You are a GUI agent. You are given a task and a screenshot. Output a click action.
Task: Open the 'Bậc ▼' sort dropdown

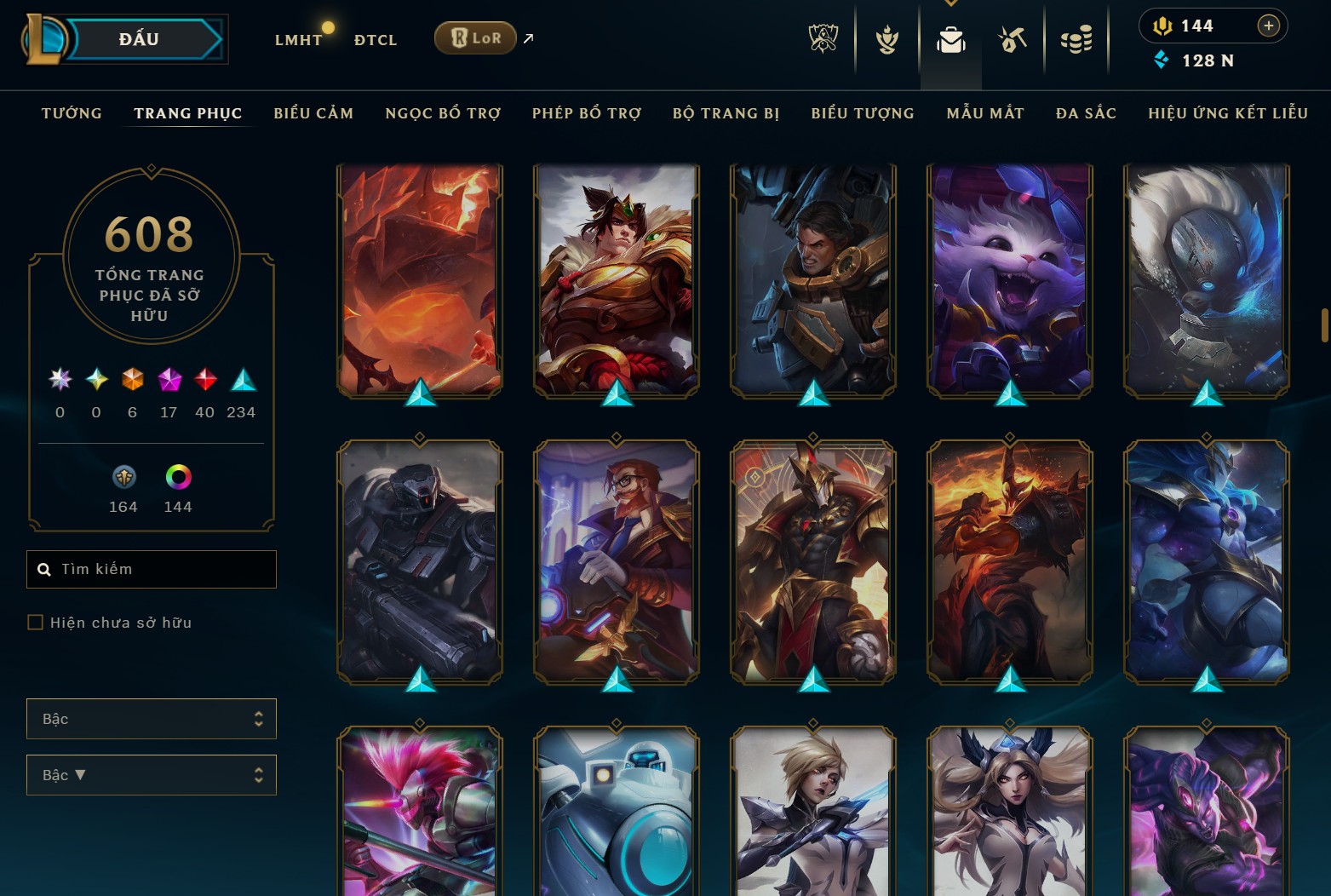coord(151,775)
